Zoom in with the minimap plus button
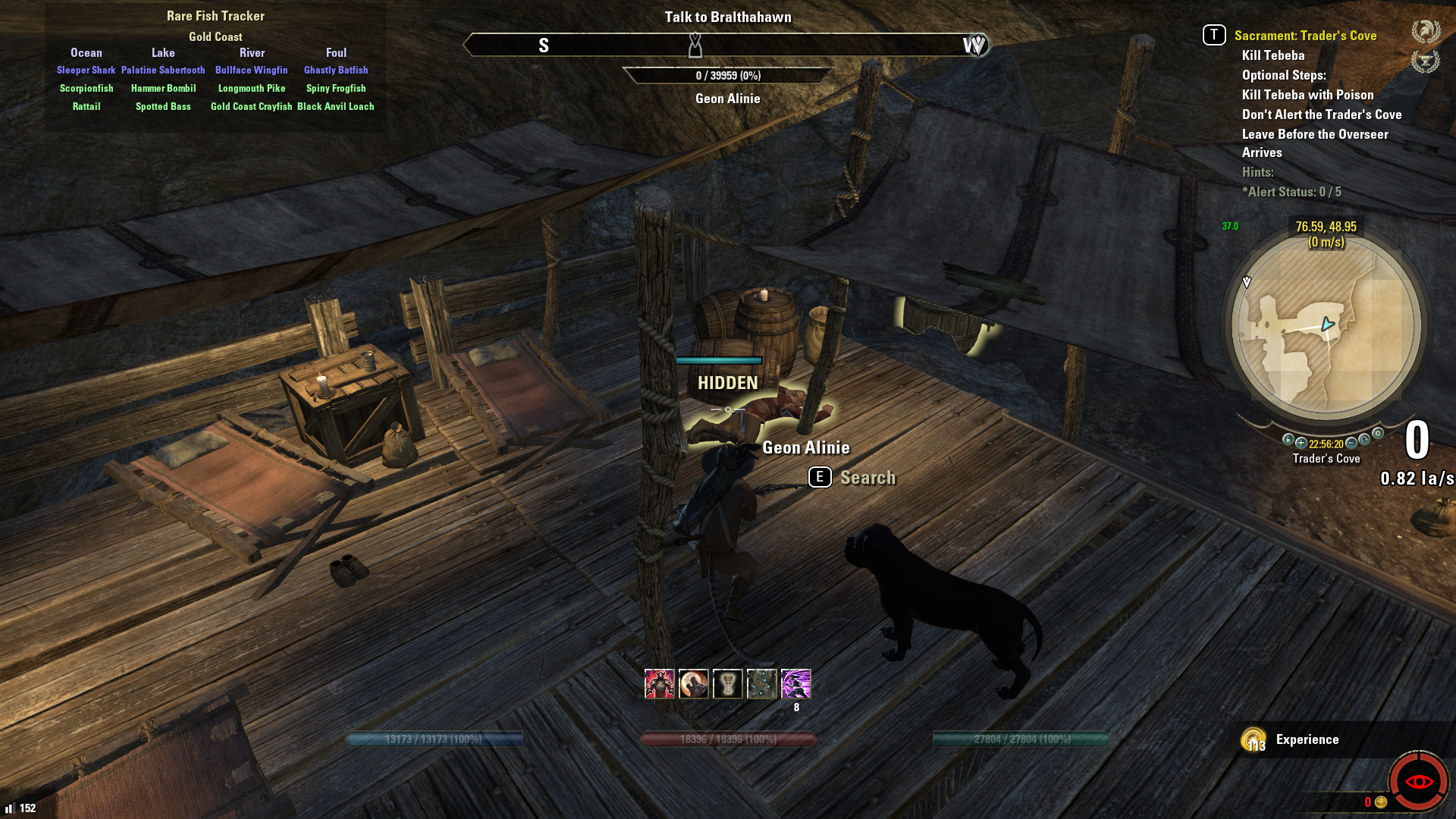Screen dimensions: 1456x819 click(1301, 443)
